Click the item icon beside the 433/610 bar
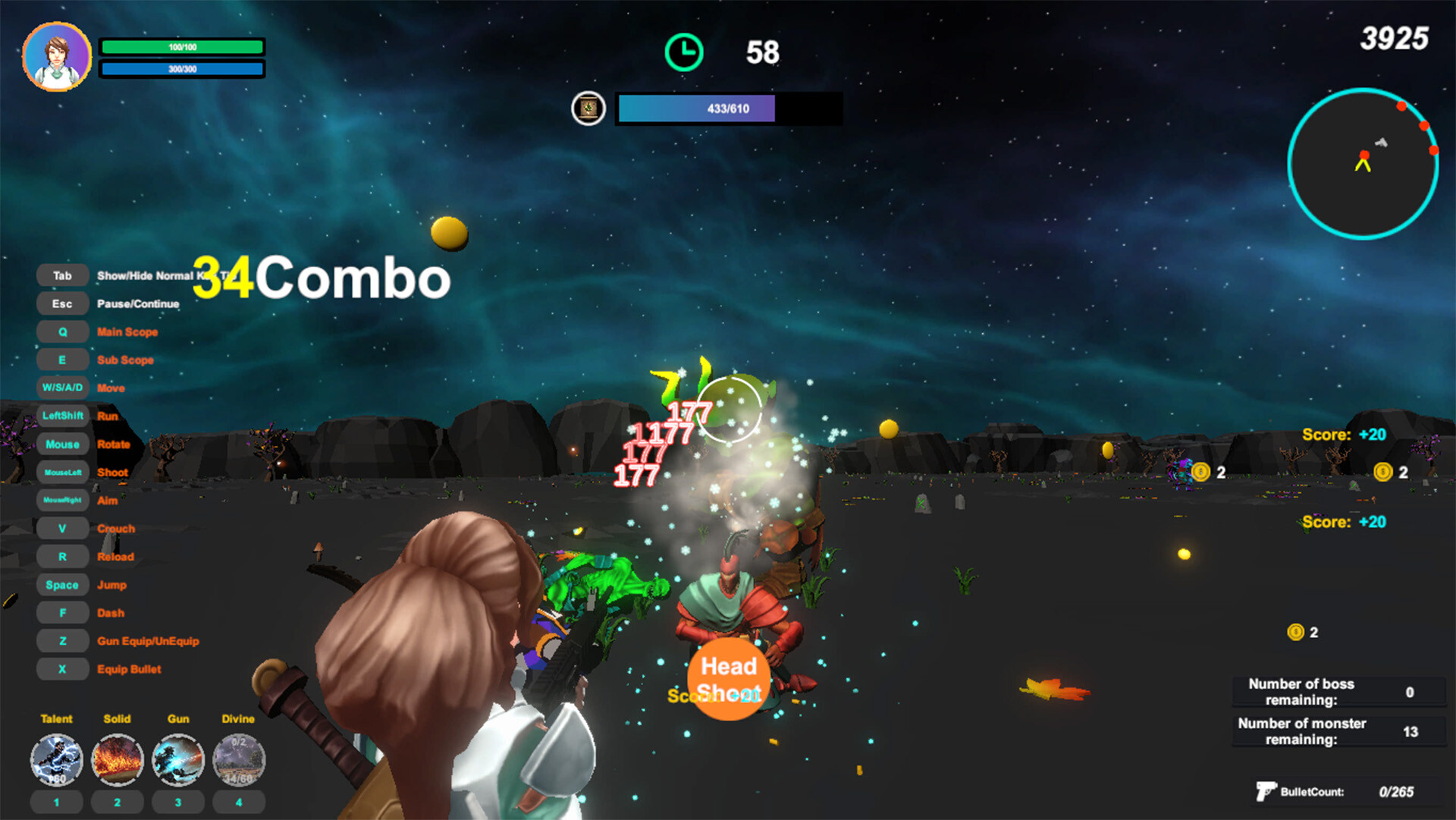1456x820 pixels. pyautogui.click(x=588, y=109)
